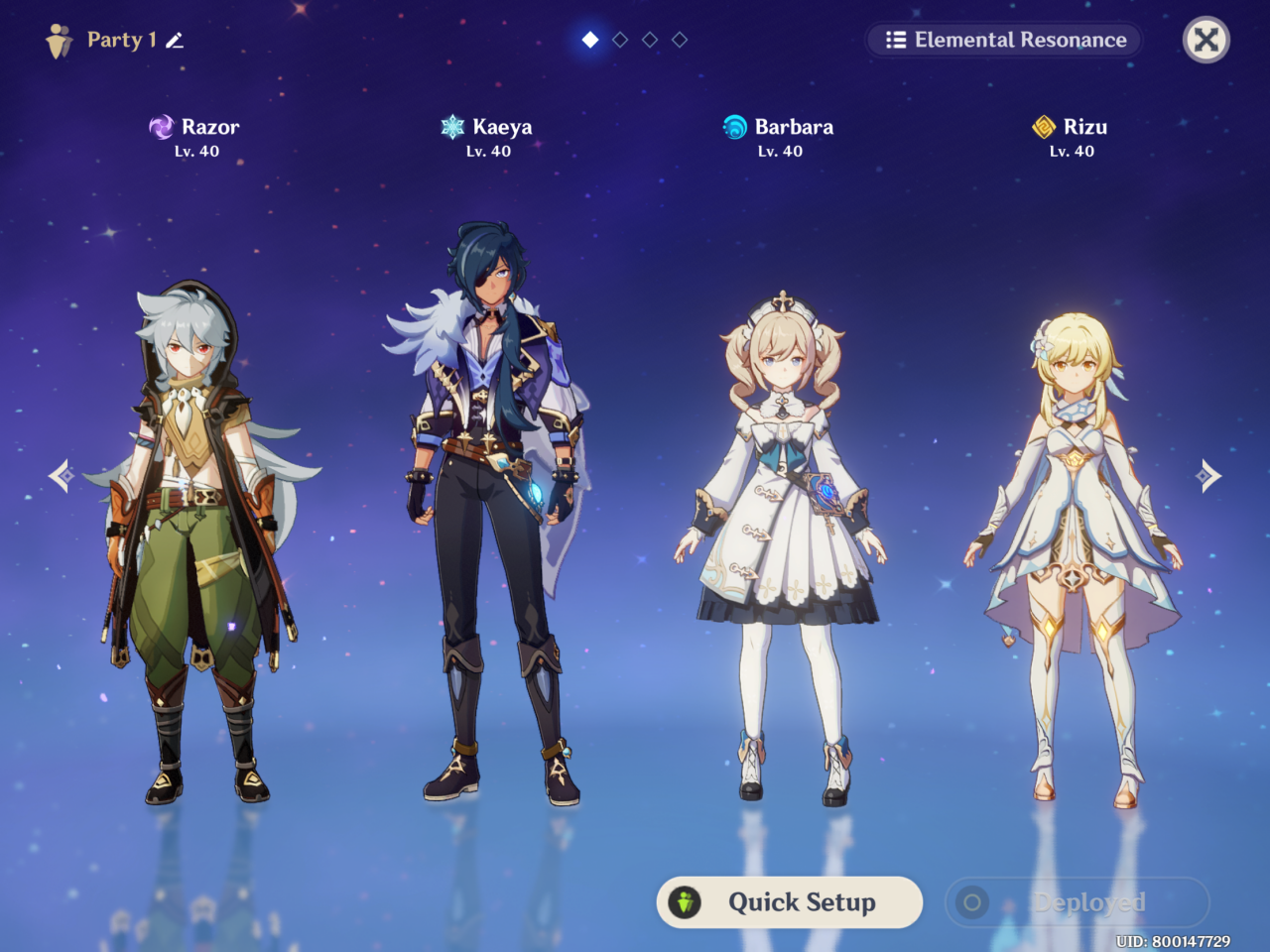Image resolution: width=1270 pixels, height=952 pixels.
Task: Go to the previous party with left arrow
Action: click(62, 476)
